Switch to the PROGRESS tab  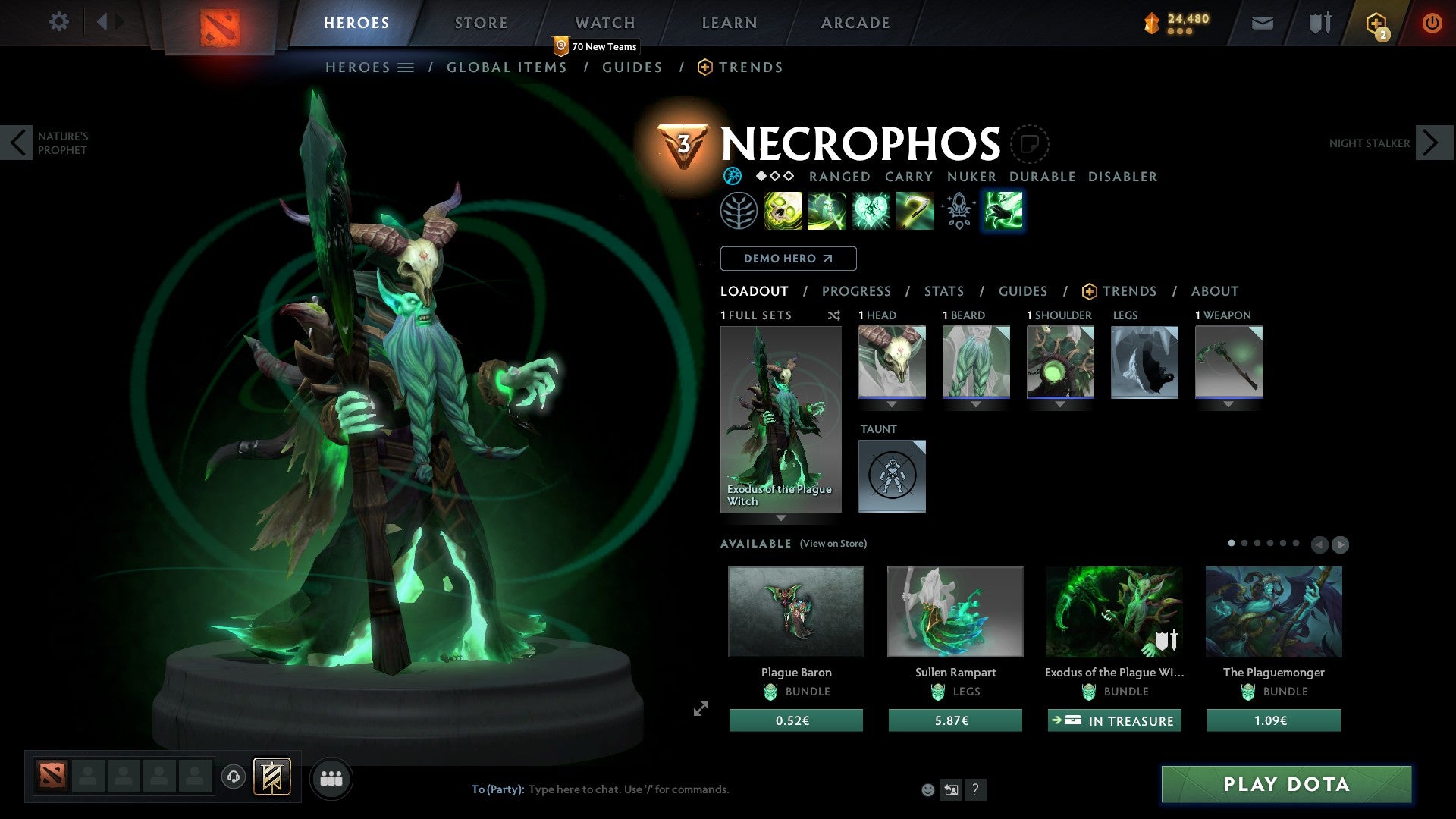point(856,290)
